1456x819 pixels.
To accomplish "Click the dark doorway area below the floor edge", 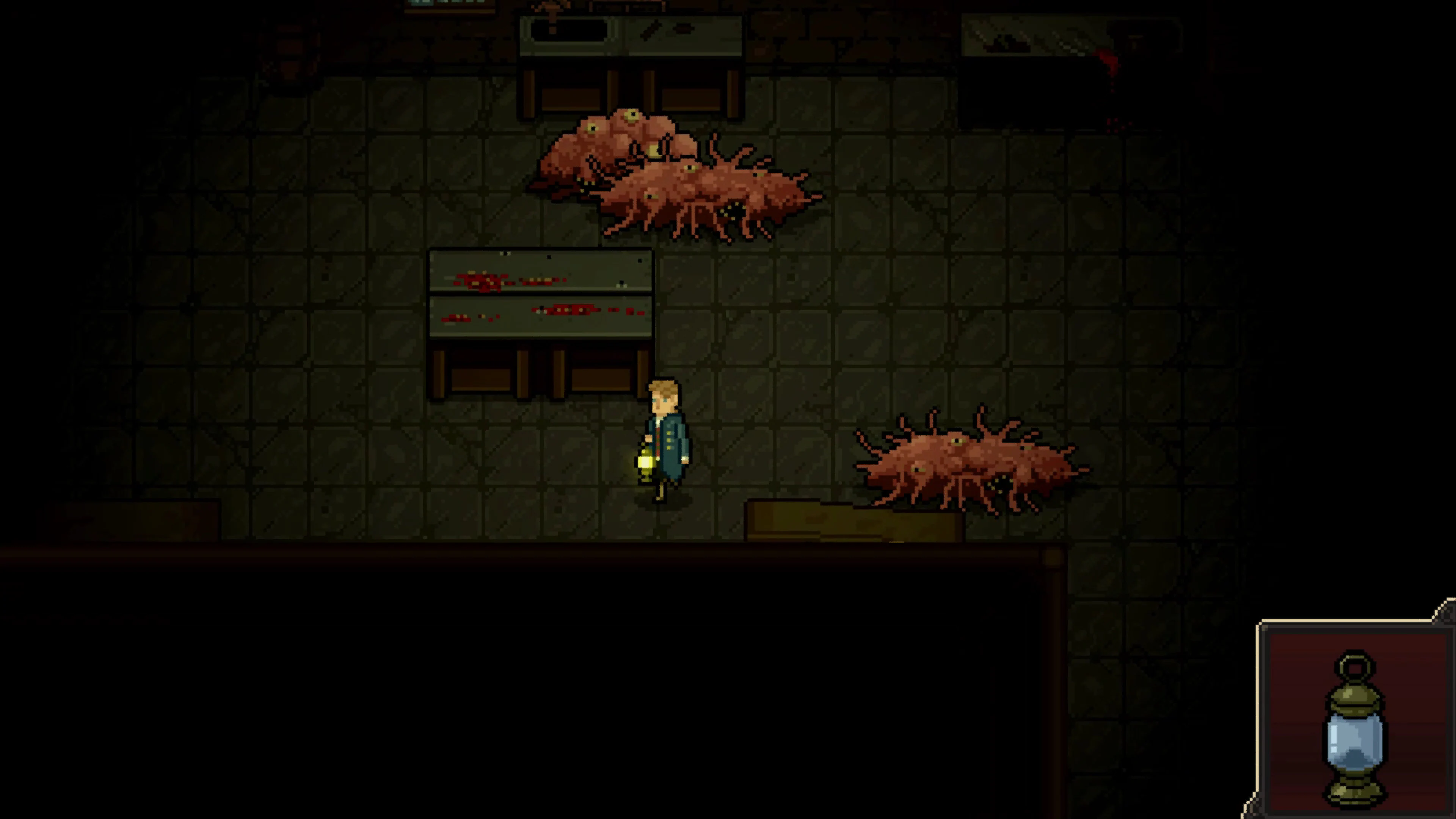I will pos(509,650).
